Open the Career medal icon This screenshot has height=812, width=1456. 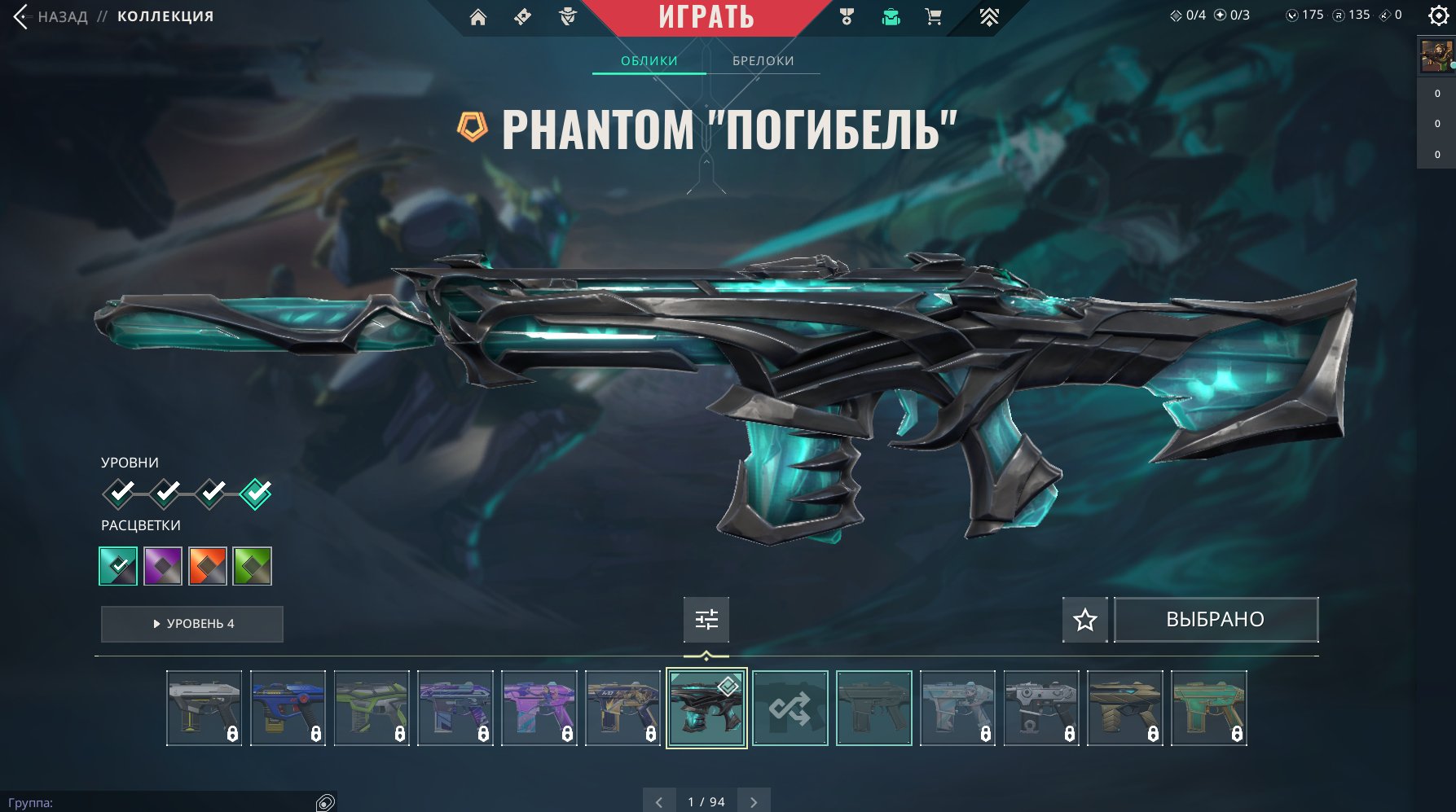click(x=847, y=16)
